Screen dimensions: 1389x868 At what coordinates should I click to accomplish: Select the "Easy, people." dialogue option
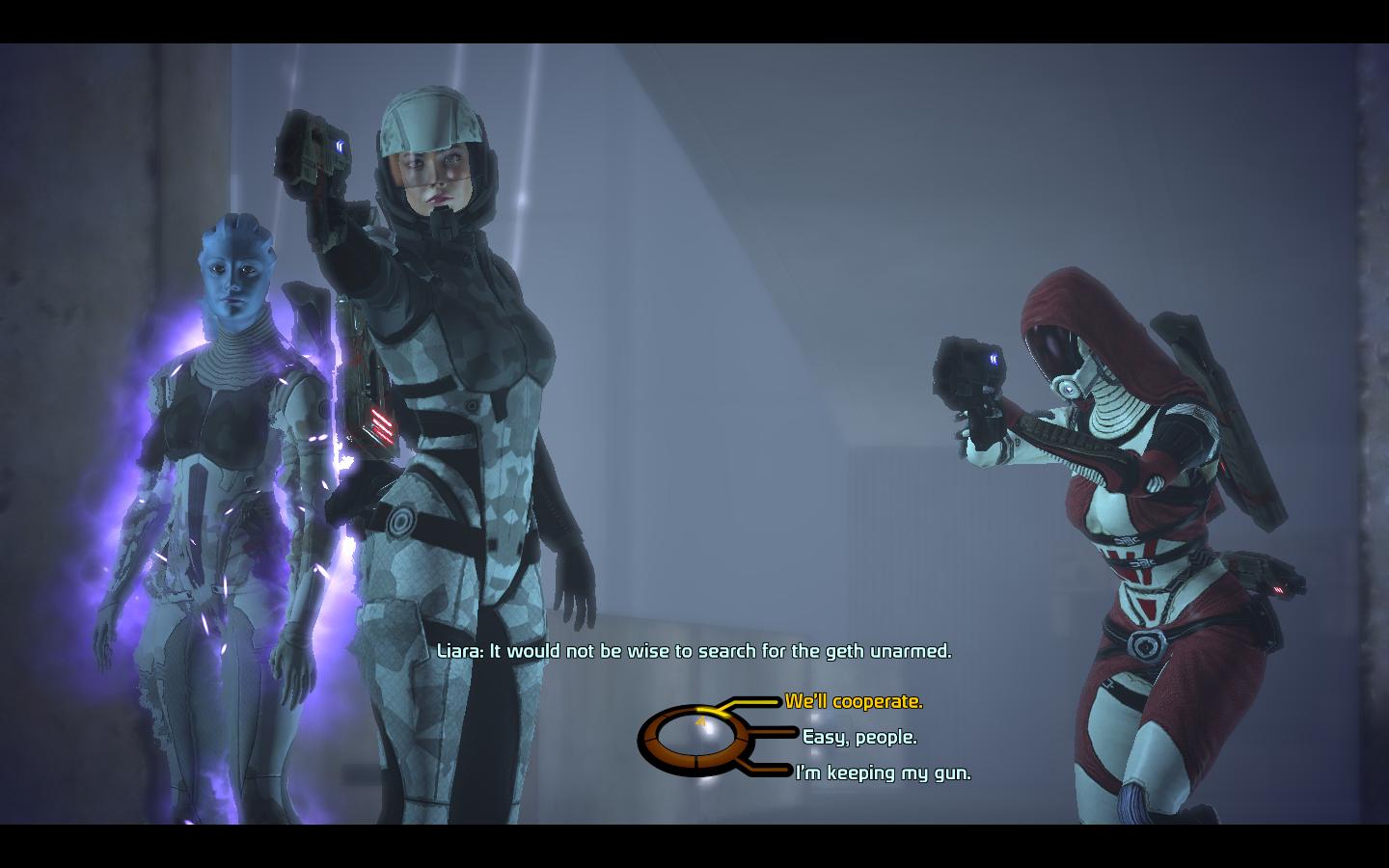click(x=859, y=738)
